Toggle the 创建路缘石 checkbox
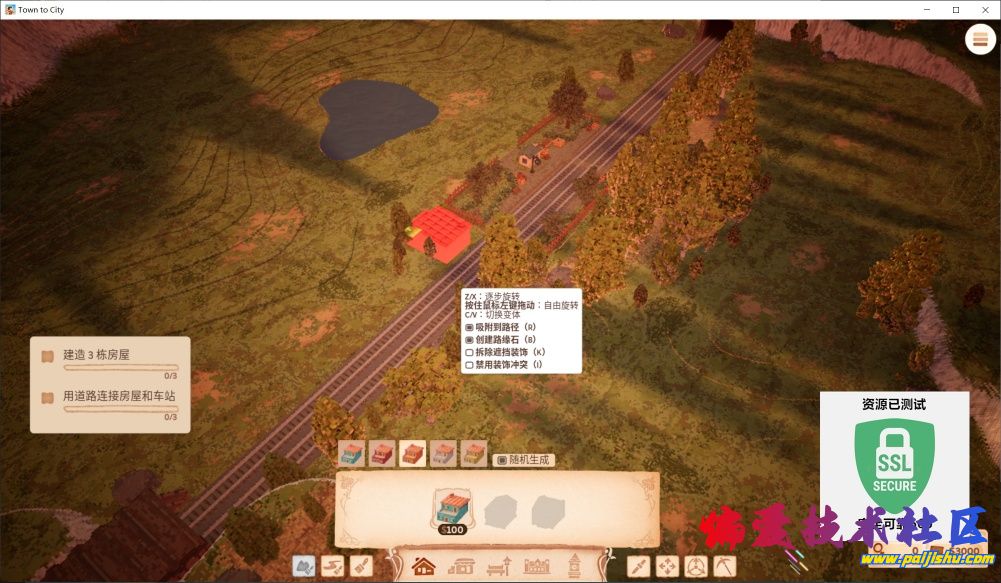1001x583 pixels. tap(470, 340)
